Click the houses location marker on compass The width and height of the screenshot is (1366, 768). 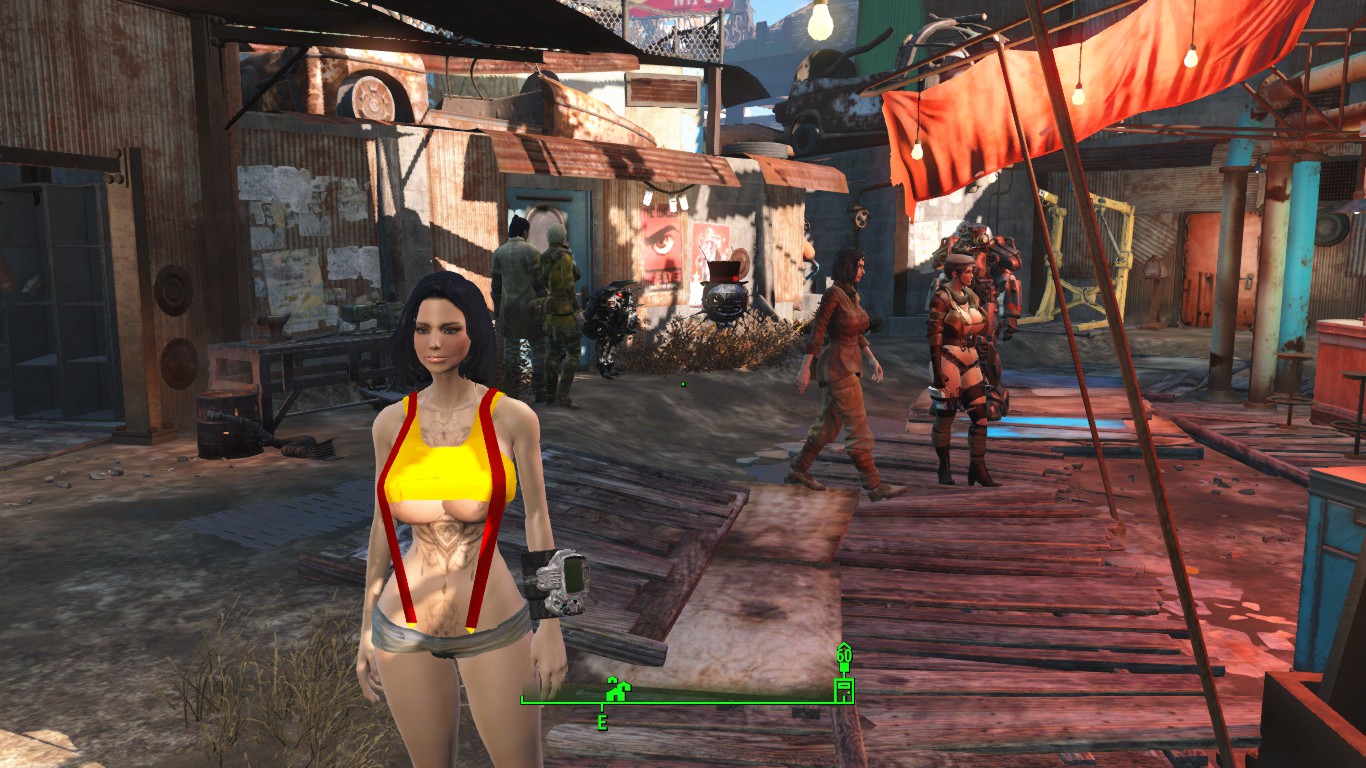616,689
